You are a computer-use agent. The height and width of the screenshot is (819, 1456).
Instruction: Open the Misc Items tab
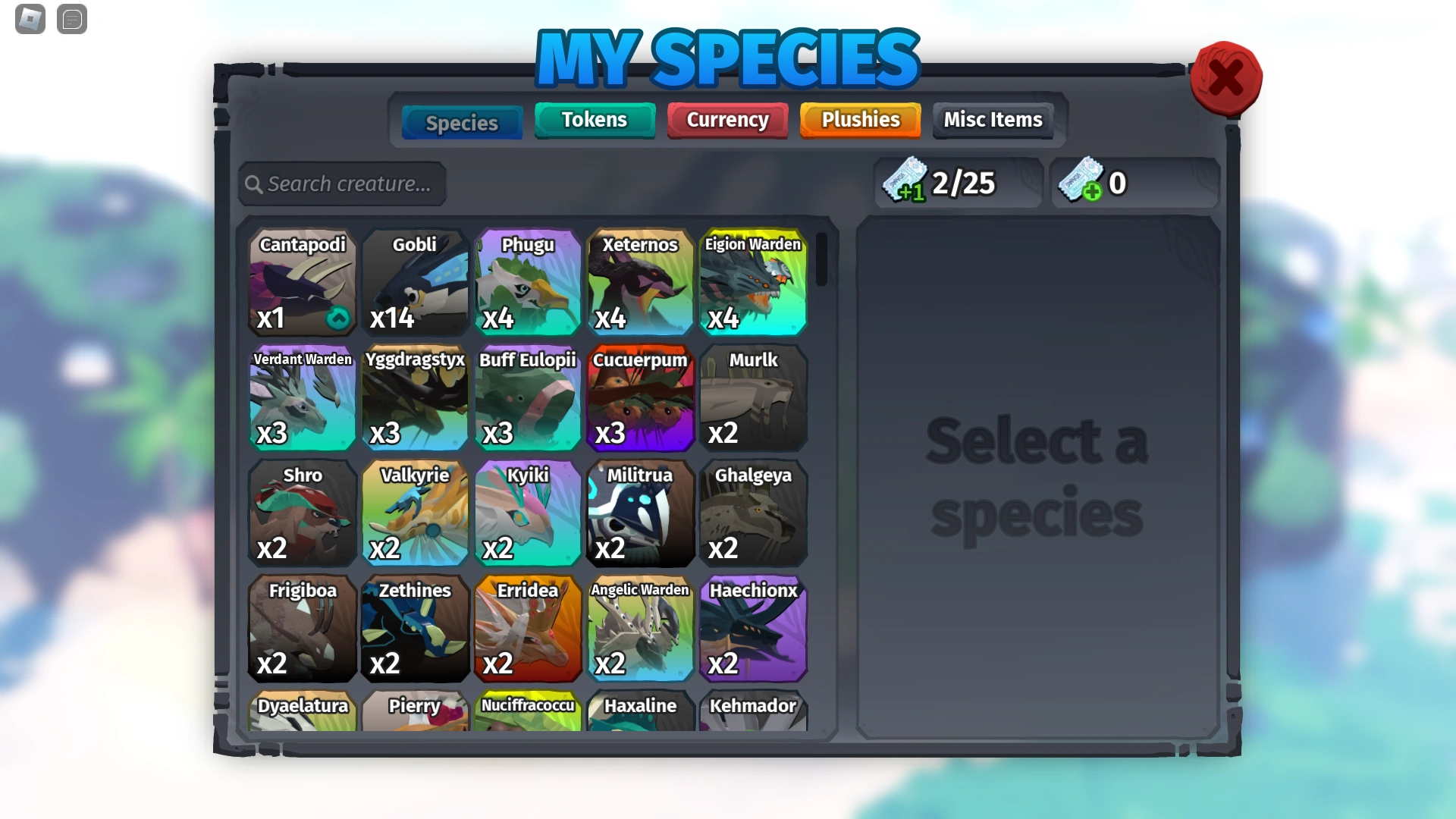pyautogui.click(x=992, y=120)
